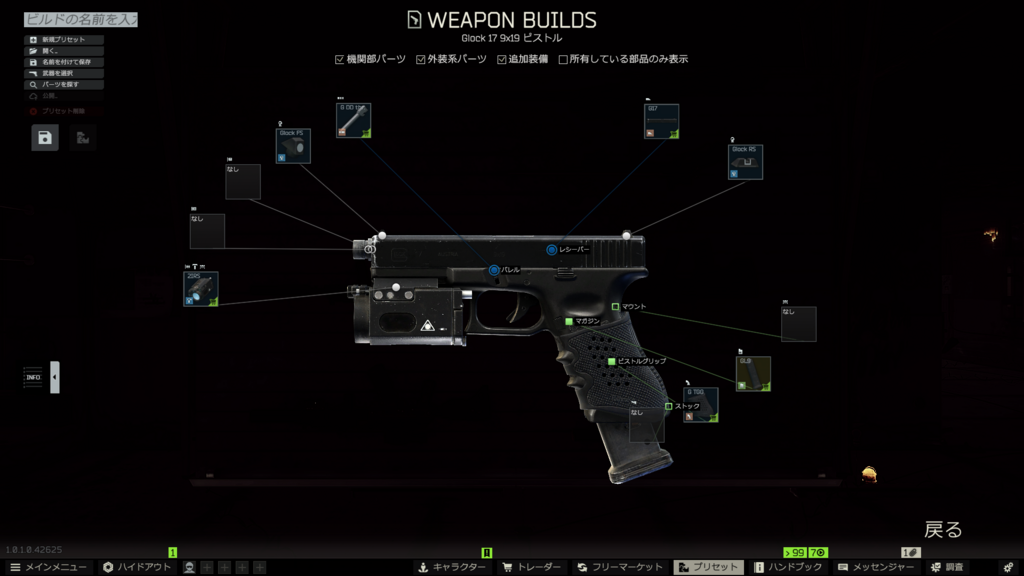
Task: Expand the INFO side panel
Action: (x=55, y=377)
